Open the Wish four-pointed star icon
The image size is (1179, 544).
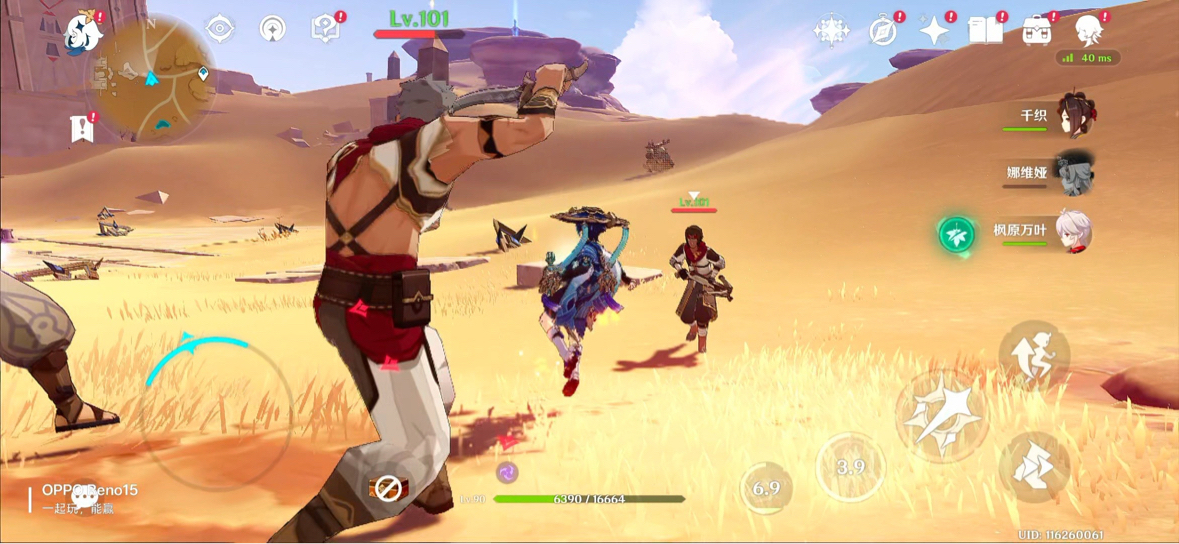[x=934, y=31]
